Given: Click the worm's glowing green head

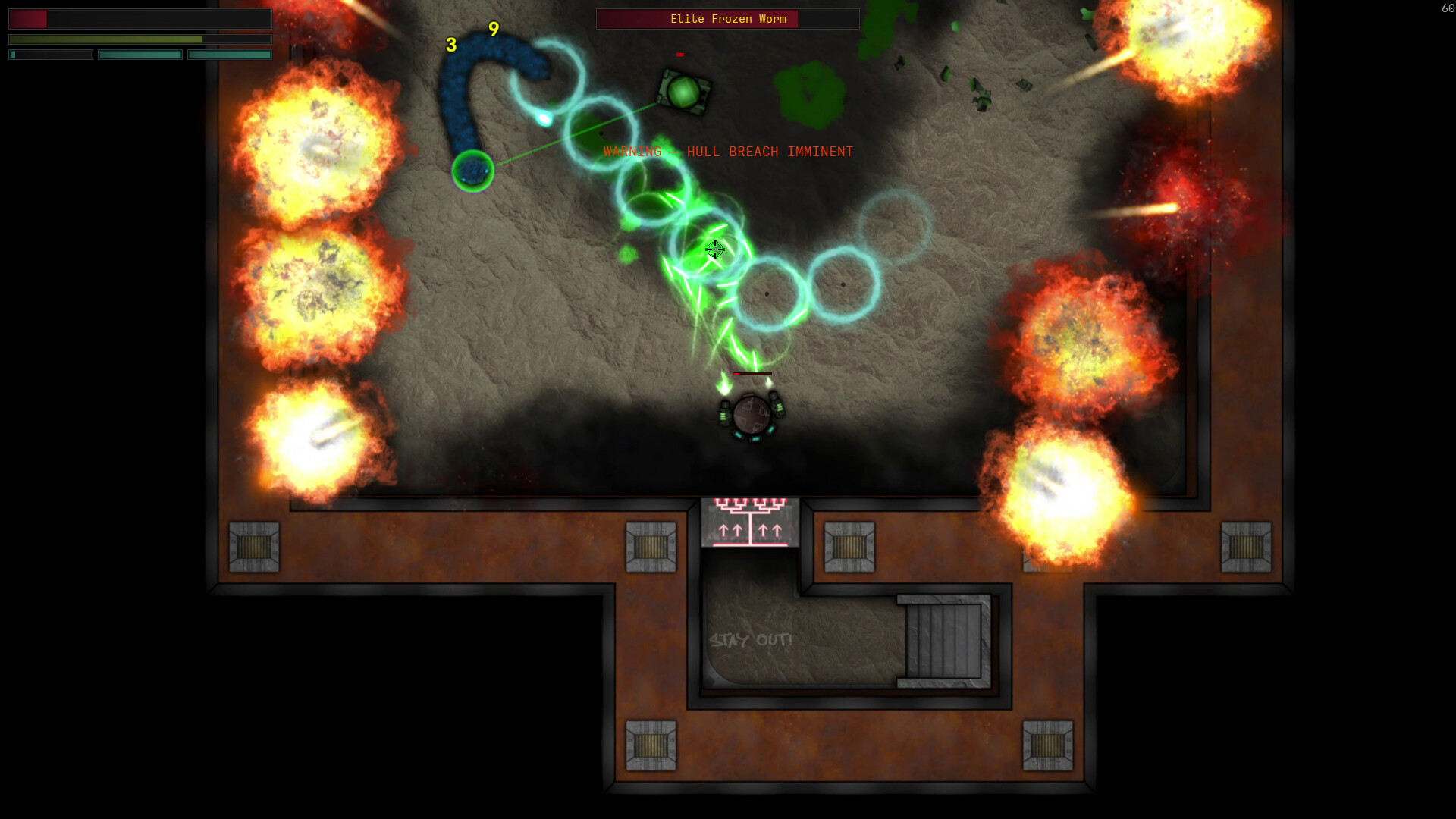Looking at the screenshot, I should [x=474, y=171].
